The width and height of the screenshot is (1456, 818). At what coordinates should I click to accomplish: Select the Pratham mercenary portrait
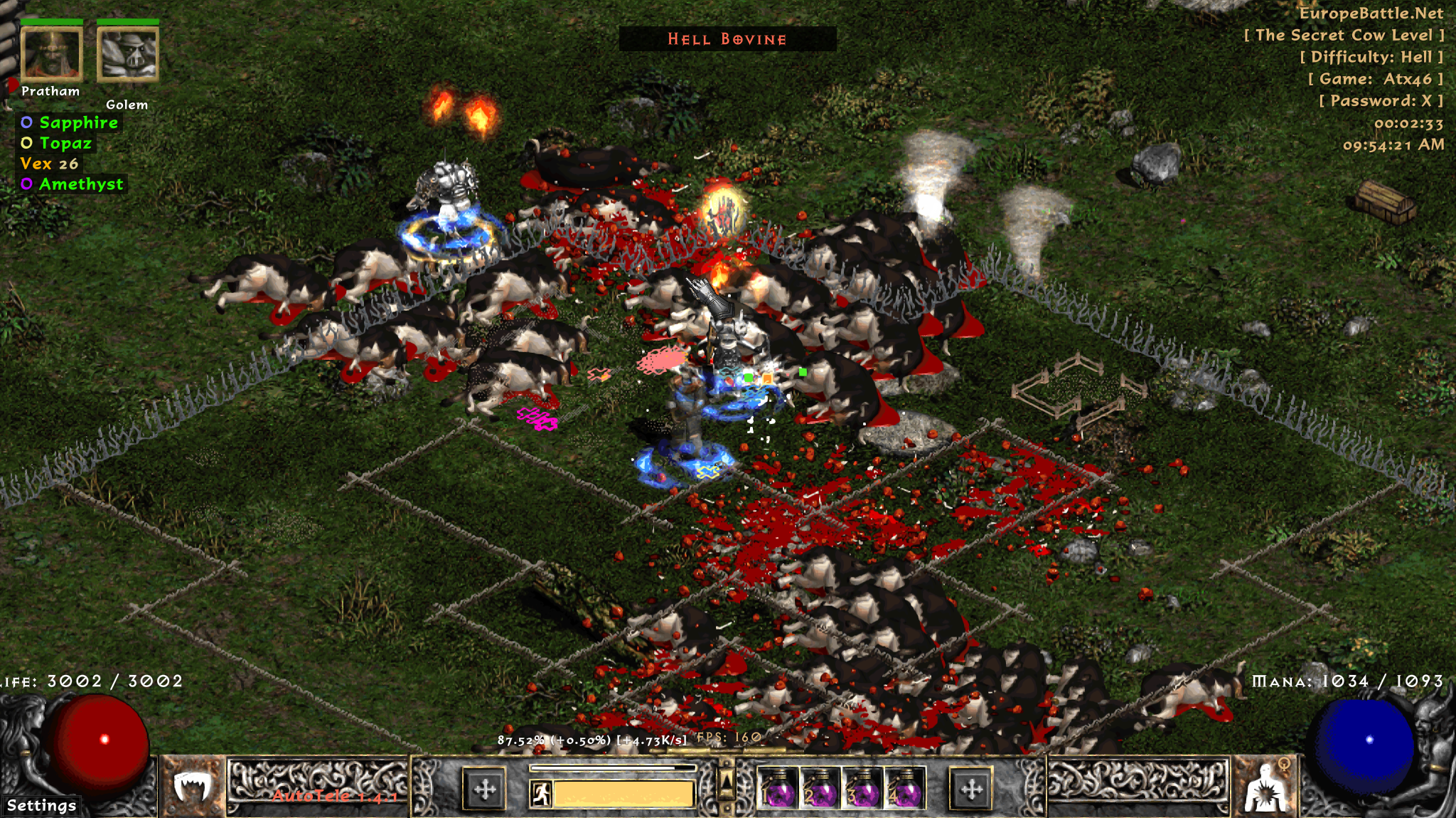point(51,54)
